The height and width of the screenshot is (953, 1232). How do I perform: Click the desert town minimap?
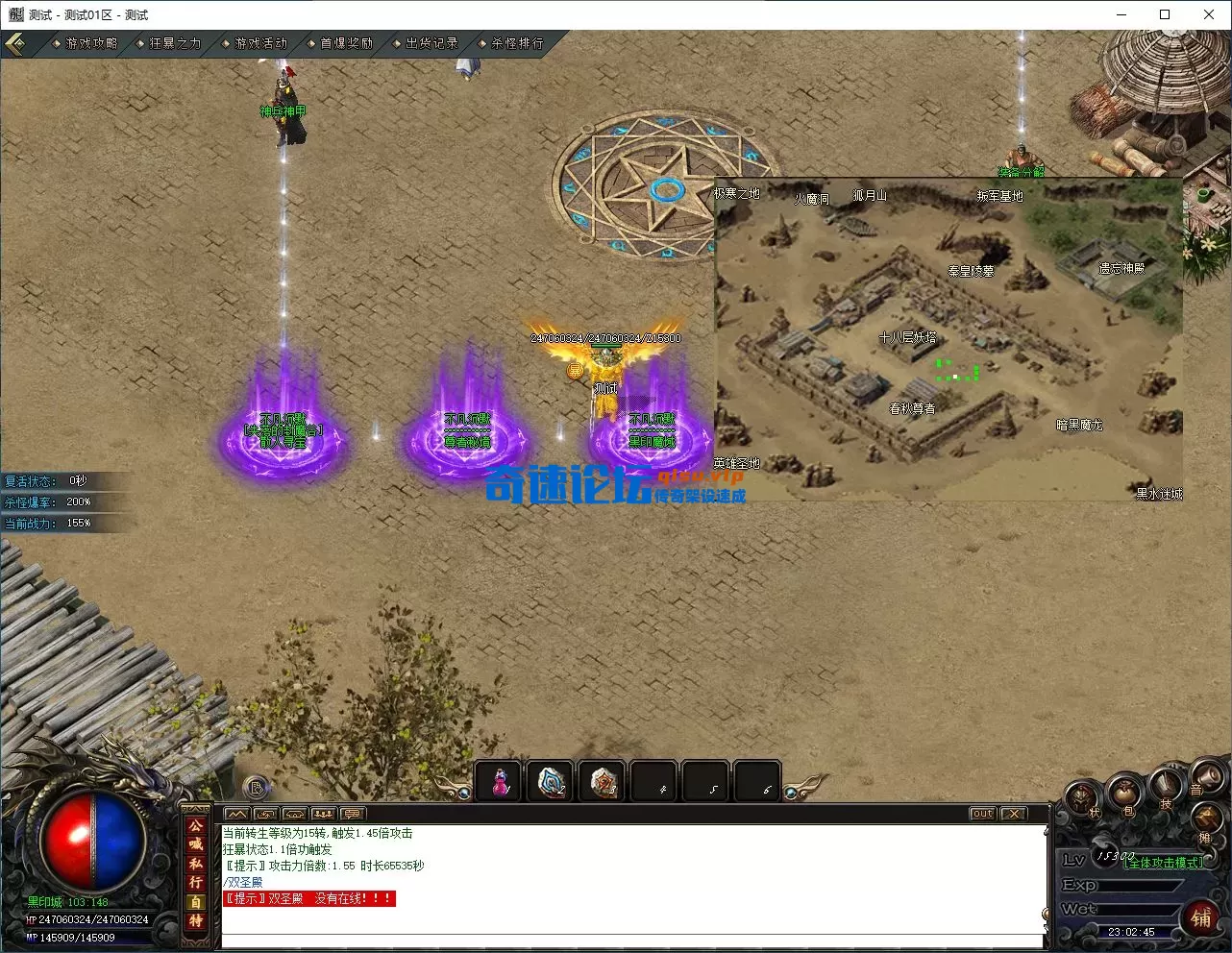(948, 338)
